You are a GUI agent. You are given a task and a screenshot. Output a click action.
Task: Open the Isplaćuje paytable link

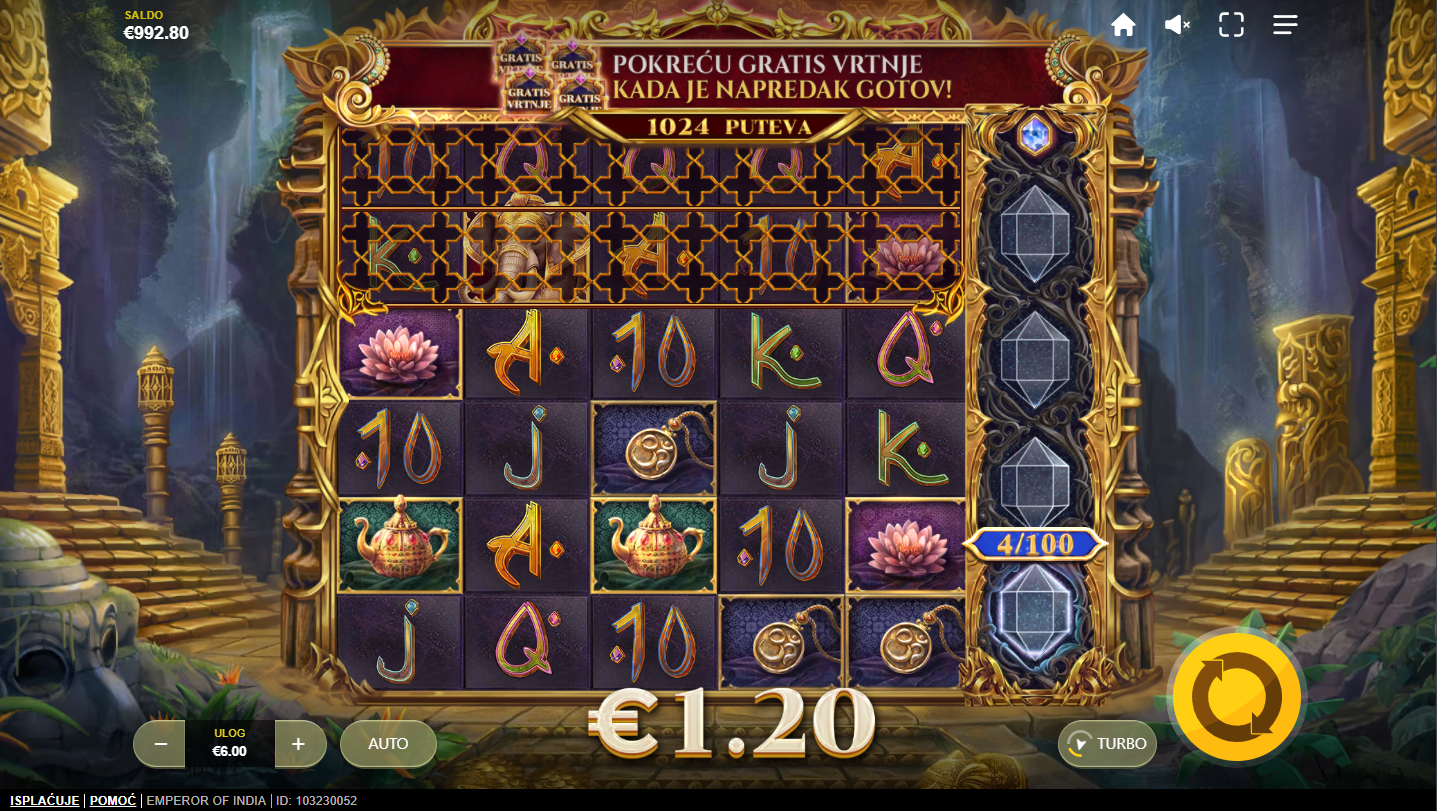[x=45, y=801]
